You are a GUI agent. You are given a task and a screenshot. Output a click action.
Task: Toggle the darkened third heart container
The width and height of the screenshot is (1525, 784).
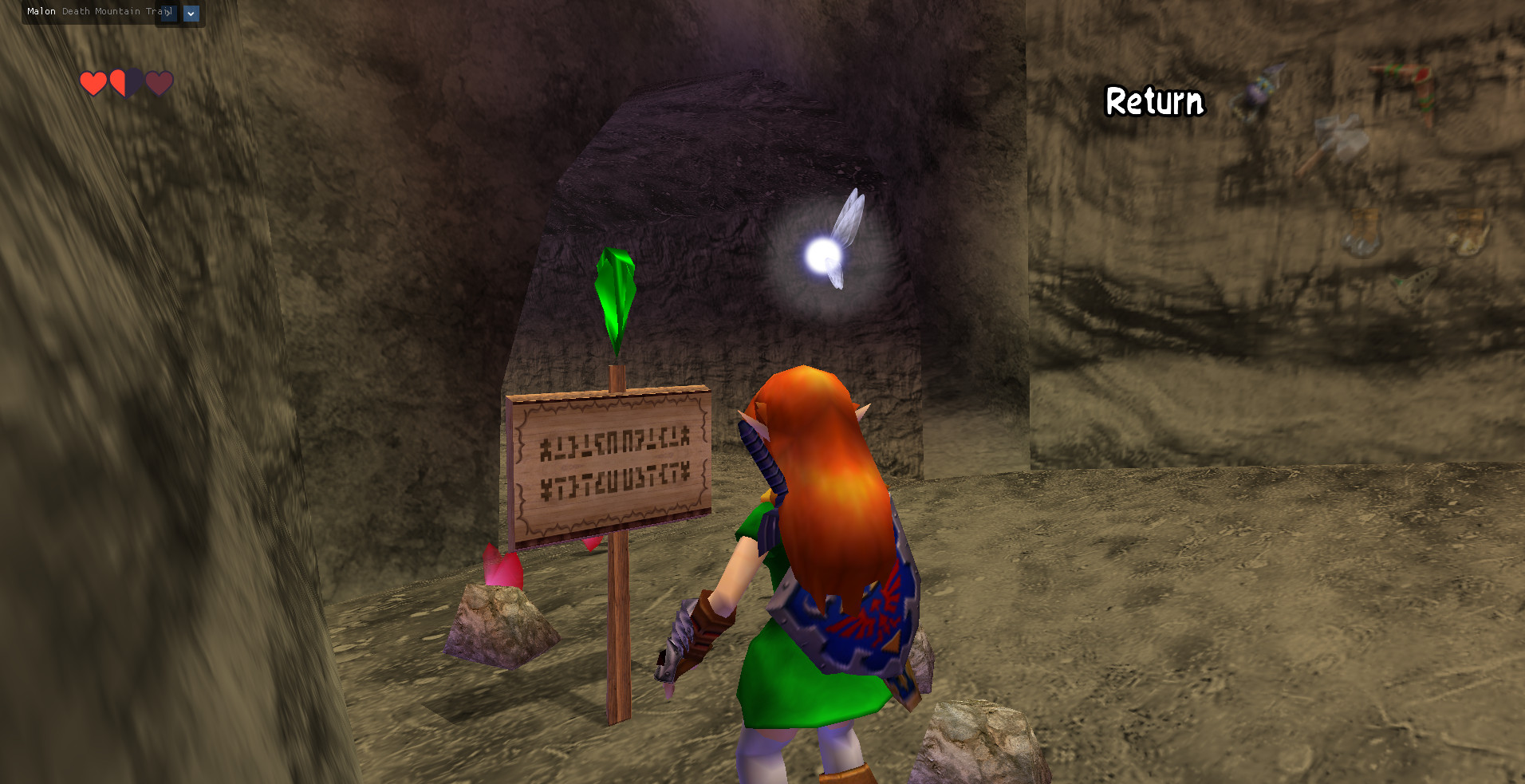[158, 83]
